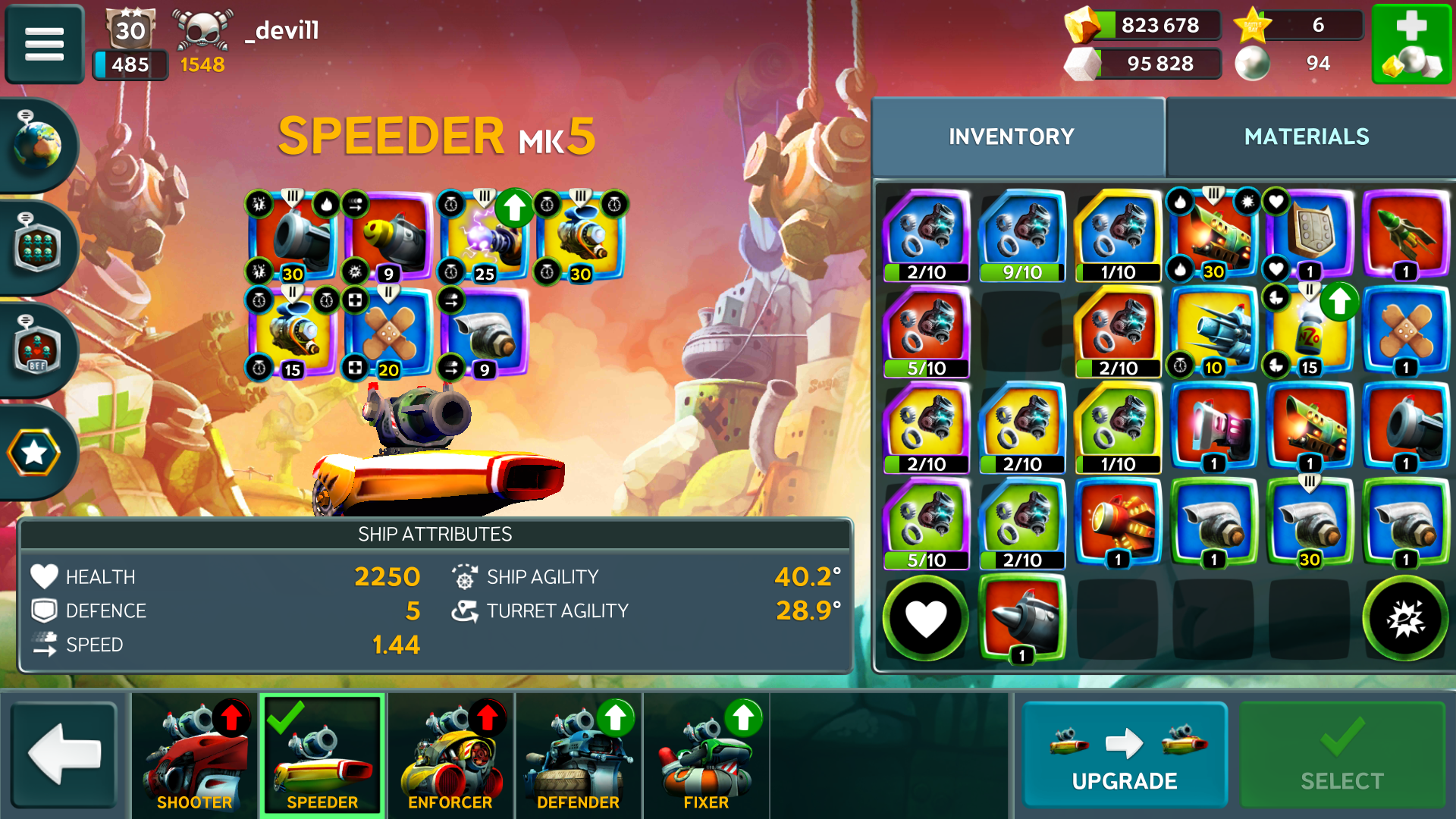Viewport: 1456px width, 819px height.
Task: Buy more currency with green plus button
Action: tap(1411, 43)
